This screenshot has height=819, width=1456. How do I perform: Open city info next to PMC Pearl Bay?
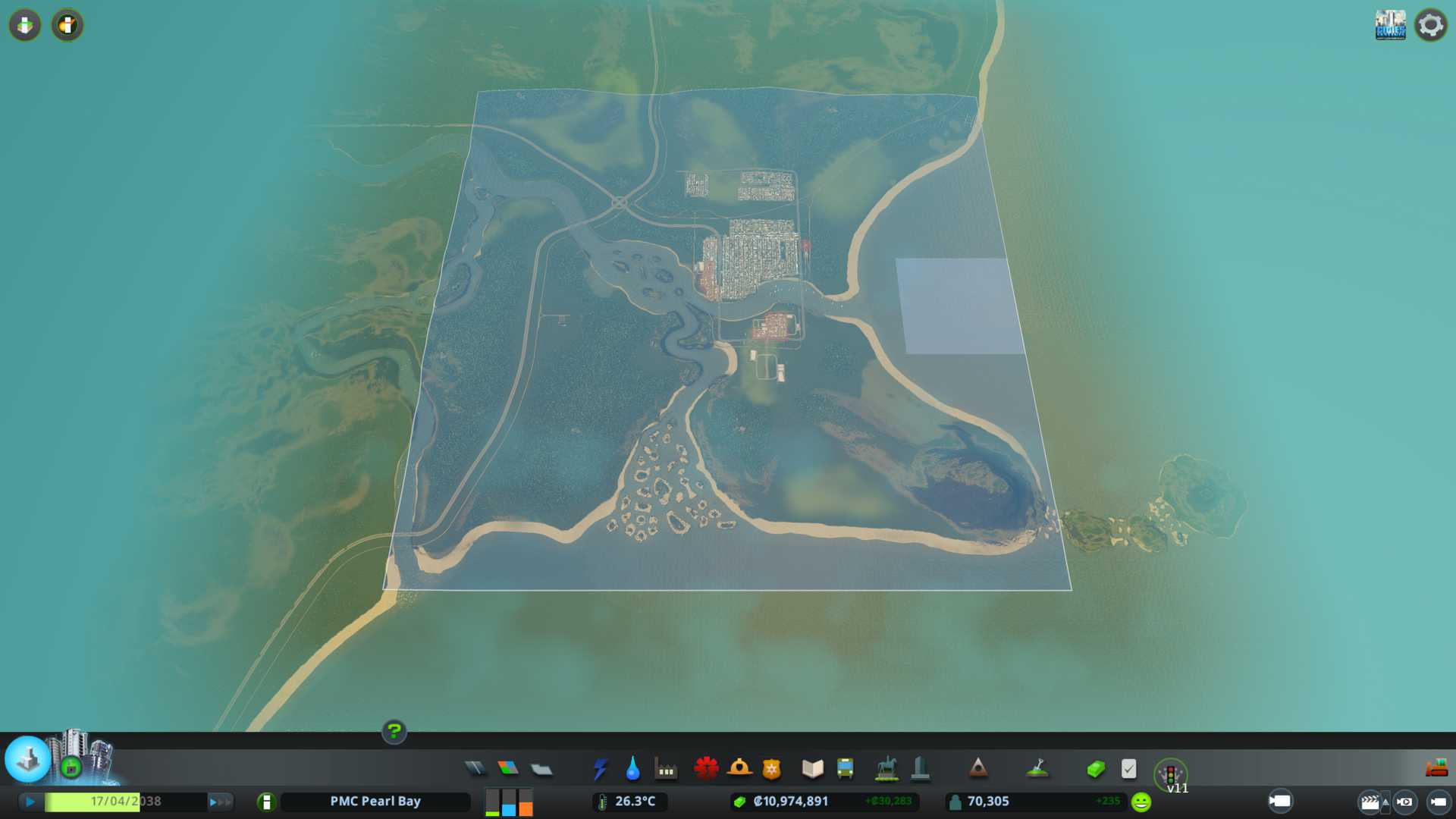[266, 802]
